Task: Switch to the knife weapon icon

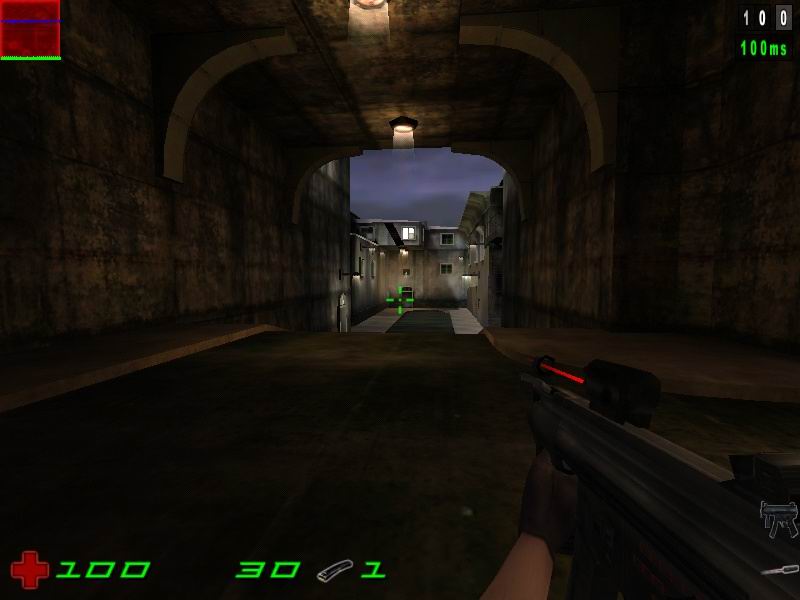Action: tap(779, 570)
